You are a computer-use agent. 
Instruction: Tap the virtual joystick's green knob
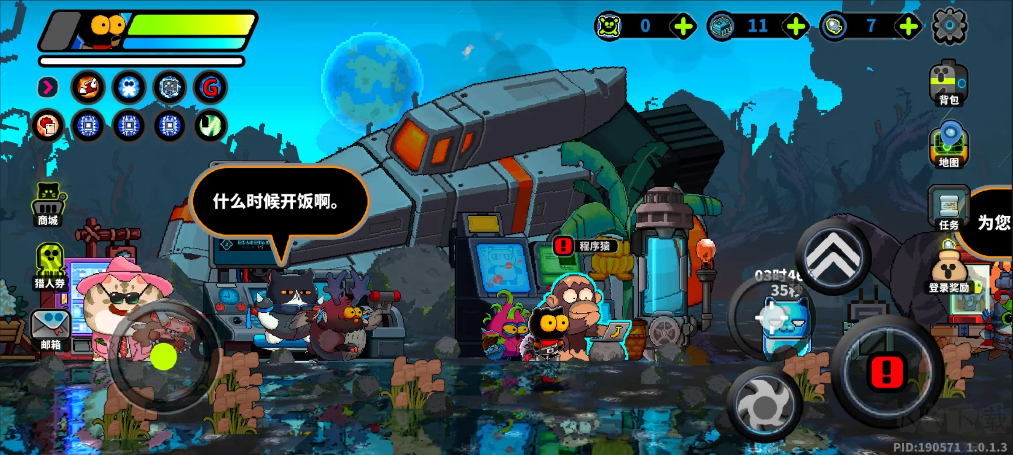tap(164, 355)
